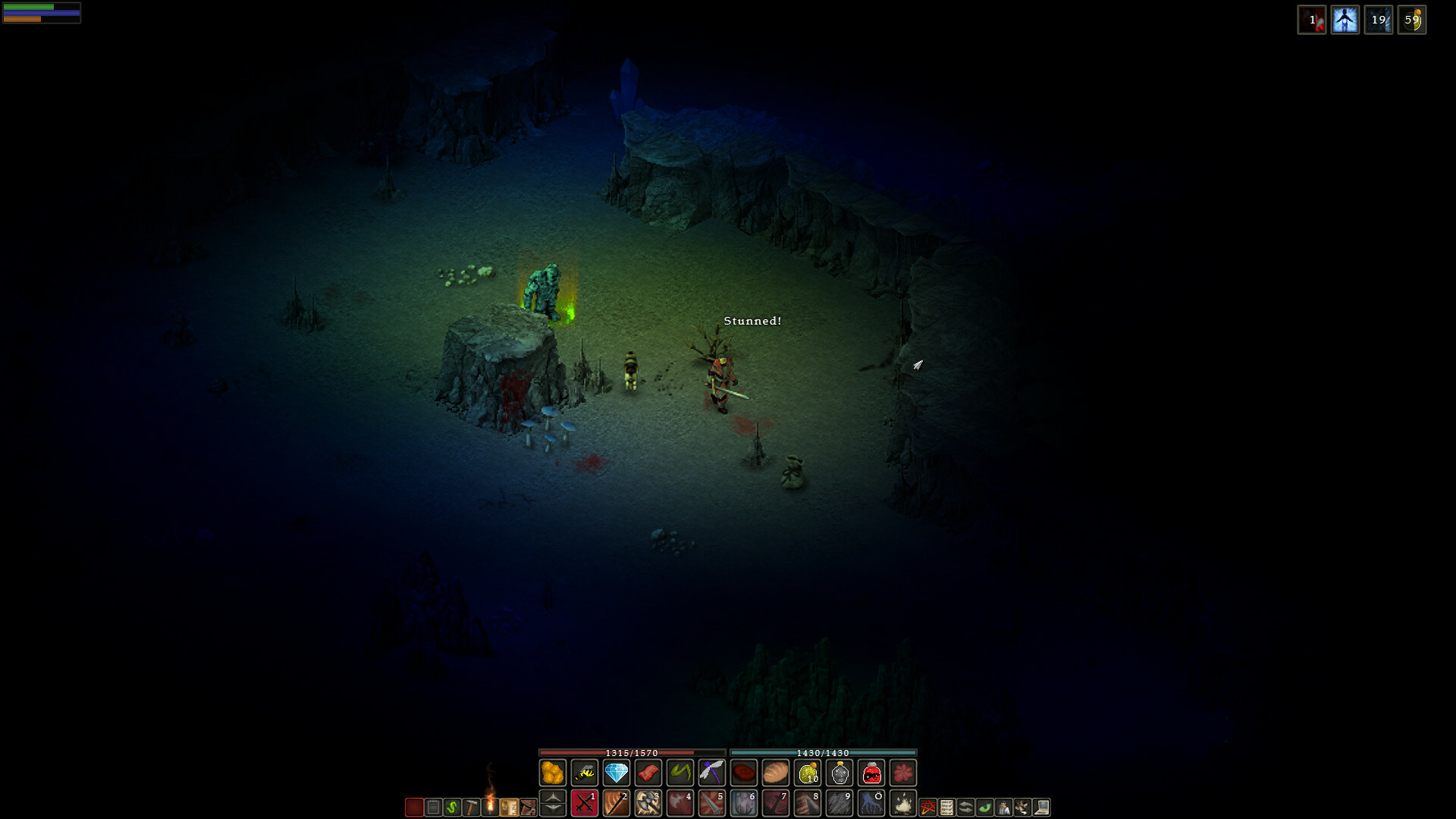Open the orange highlighted parchment menu
Viewport: 1456px width, 819px height.
(x=510, y=806)
